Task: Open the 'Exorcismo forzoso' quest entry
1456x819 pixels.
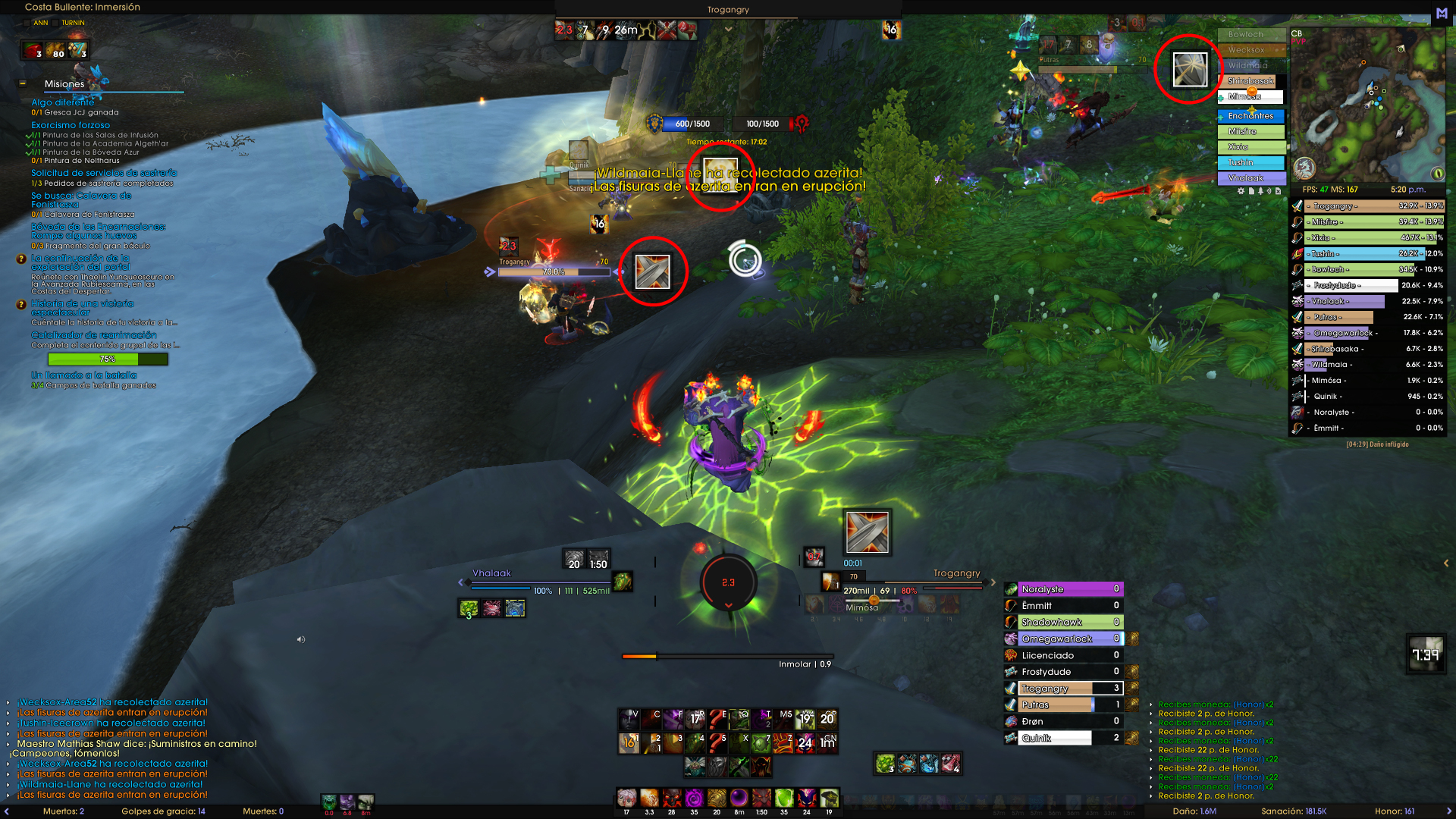Action: 71,125
